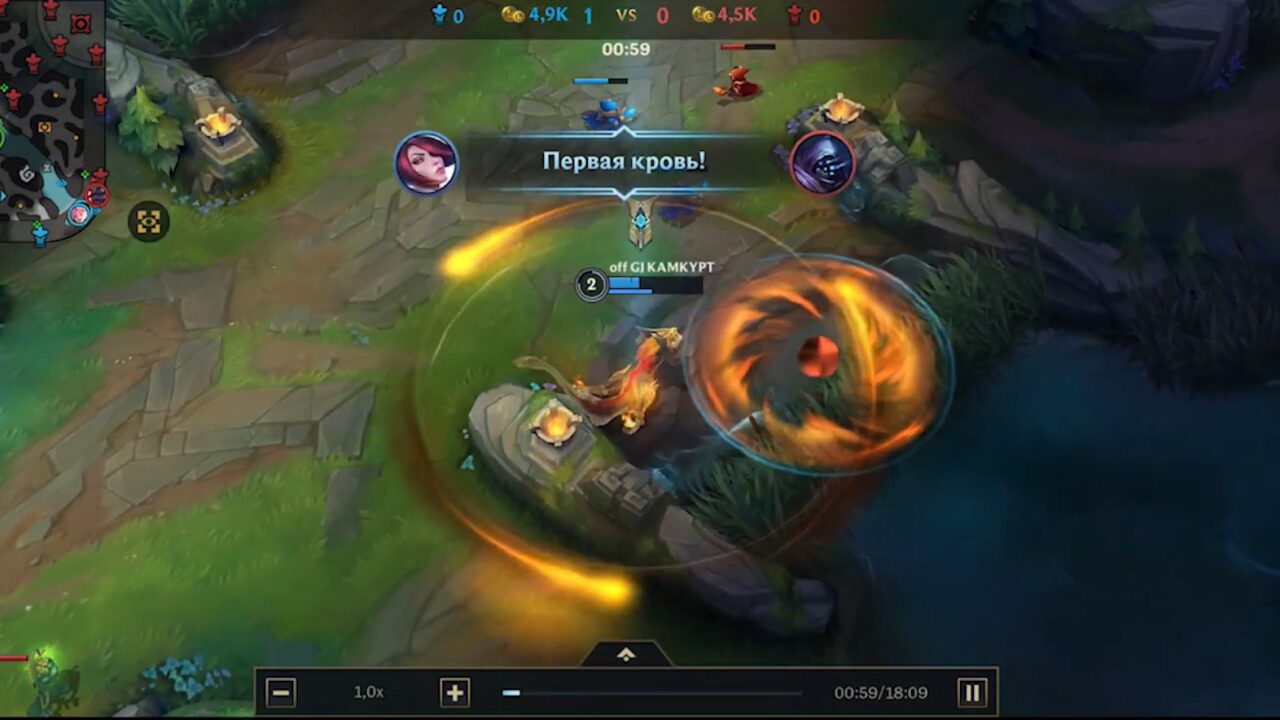Click the level 2 badge above the champion
Image resolution: width=1280 pixels, height=720 pixels.
(x=591, y=285)
